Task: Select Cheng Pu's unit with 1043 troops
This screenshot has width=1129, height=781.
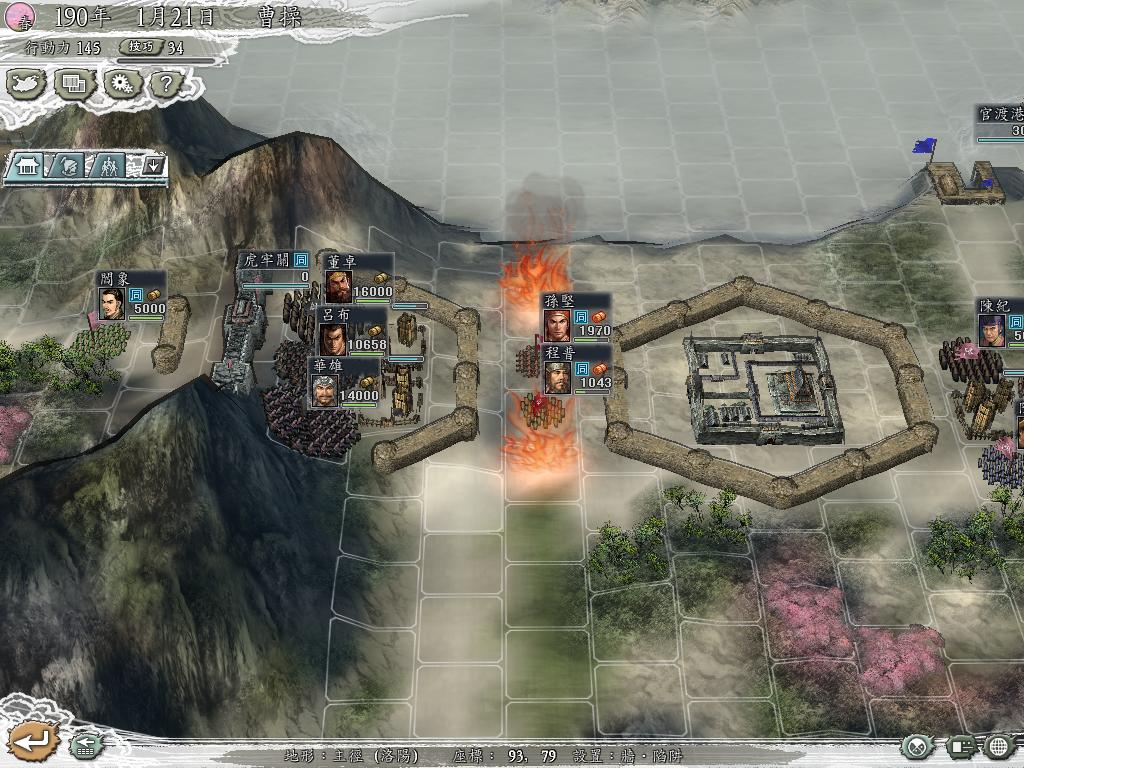Action: tap(557, 376)
